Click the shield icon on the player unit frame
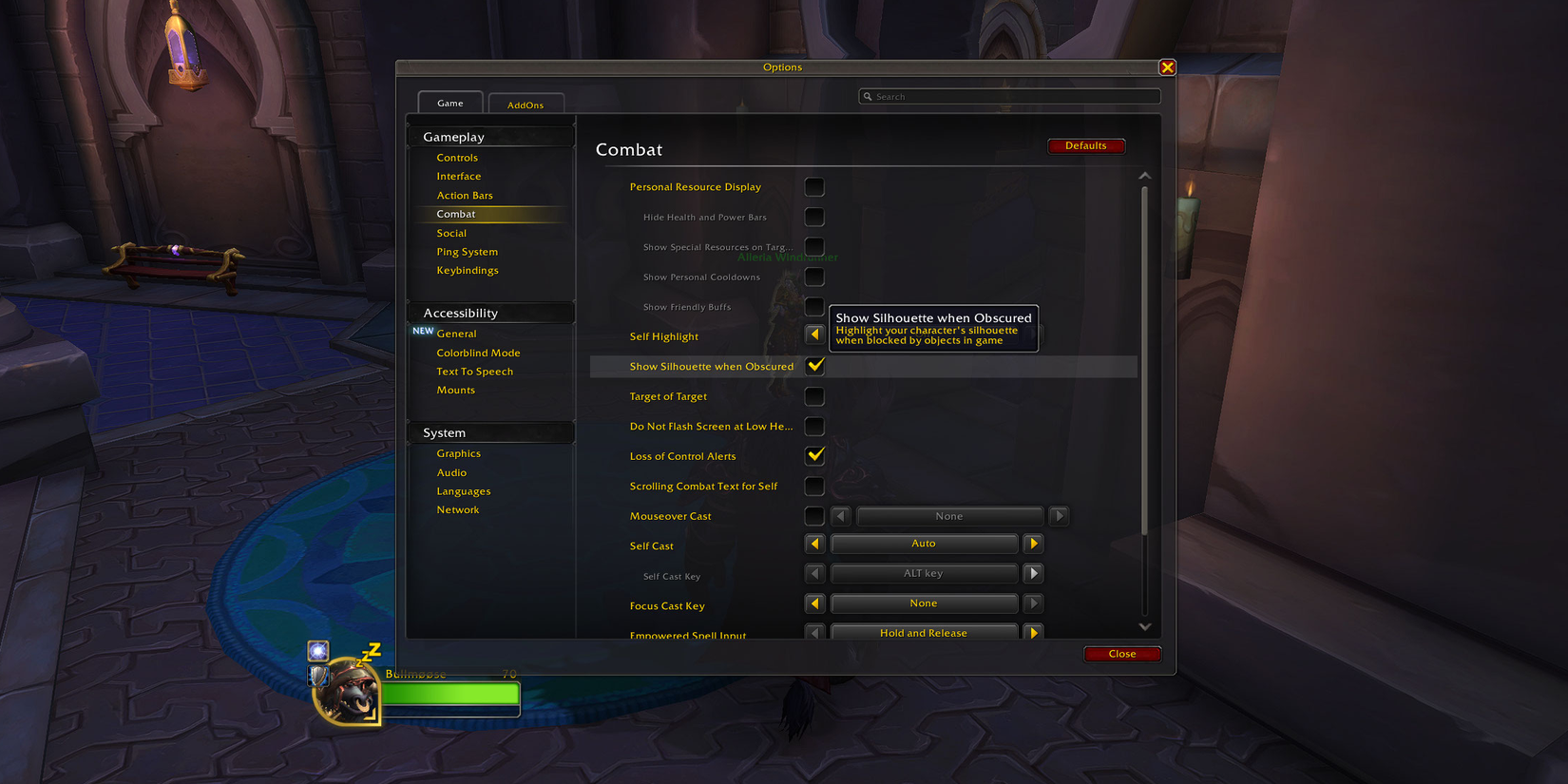 point(316,678)
